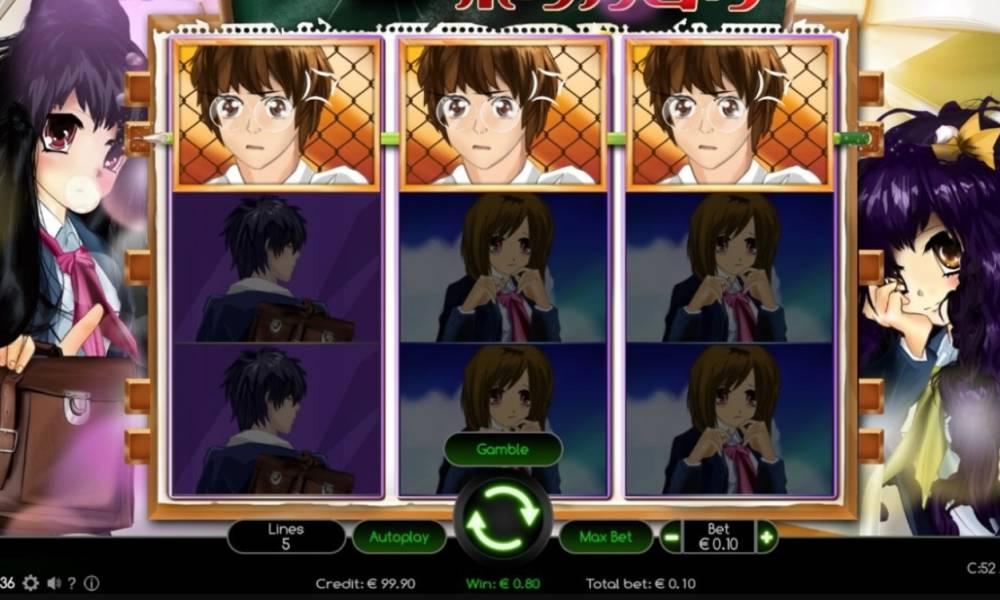Open help with the question mark icon
Viewport: 1000px width, 600px height.
72,583
